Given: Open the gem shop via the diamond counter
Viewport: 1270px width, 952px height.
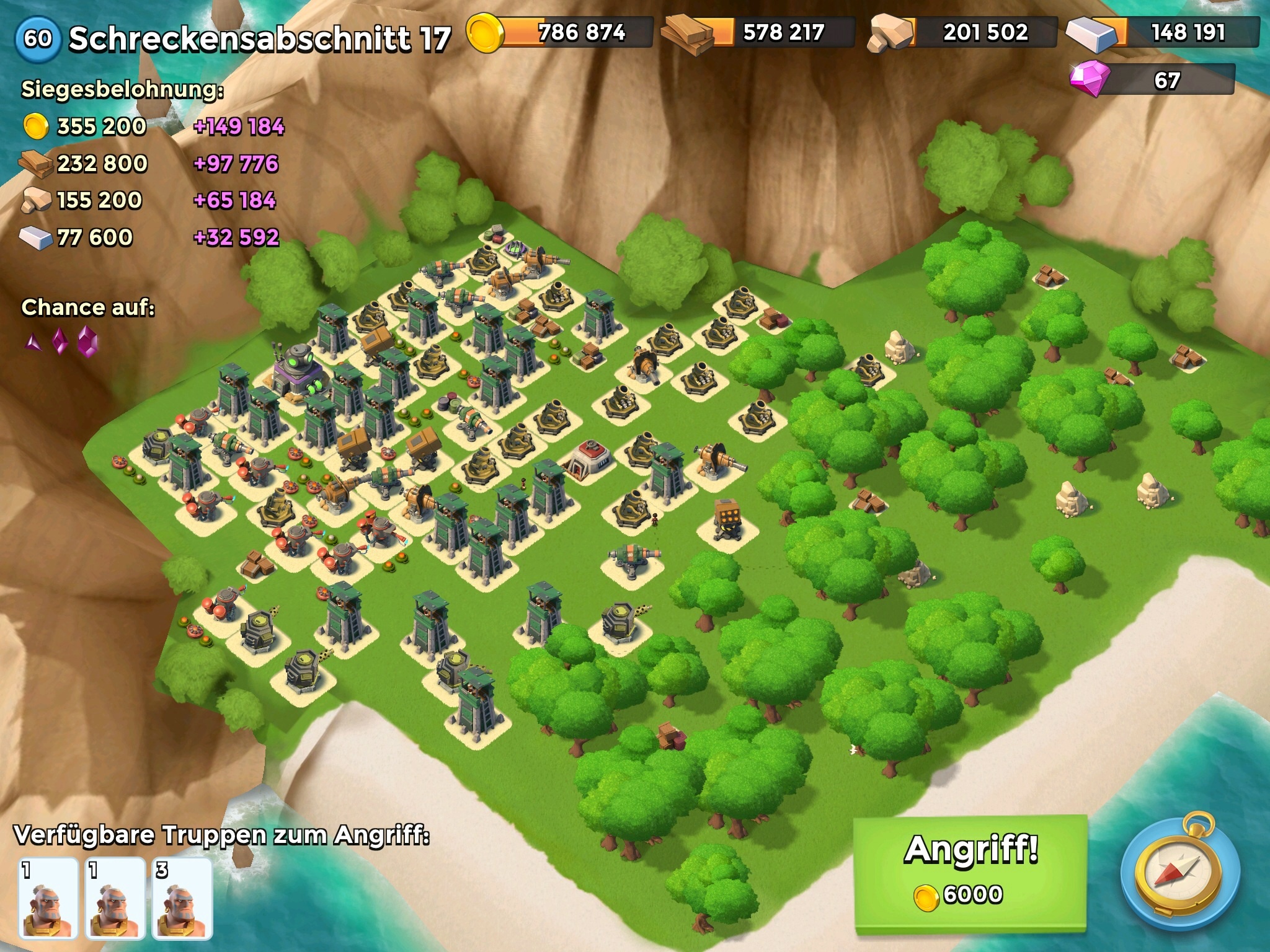Looking at the screenshot, I should click(1152, 80).
